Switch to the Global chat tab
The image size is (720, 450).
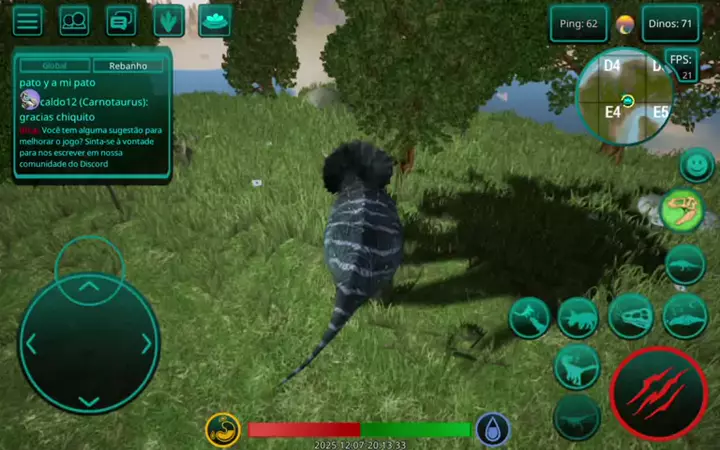pyautogui.click(x=55, y=65)
